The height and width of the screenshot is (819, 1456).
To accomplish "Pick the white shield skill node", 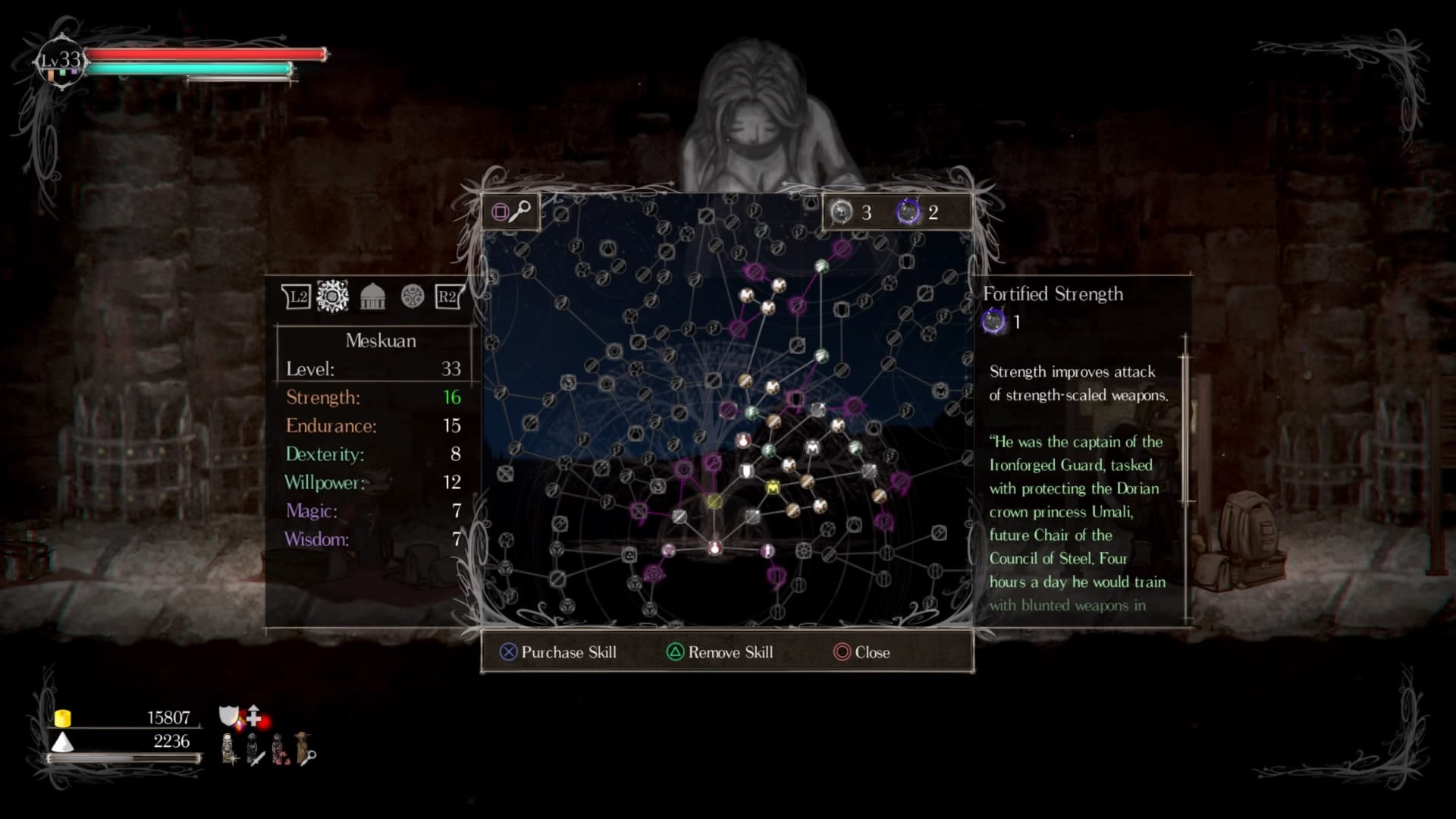I will pos(747,472).
